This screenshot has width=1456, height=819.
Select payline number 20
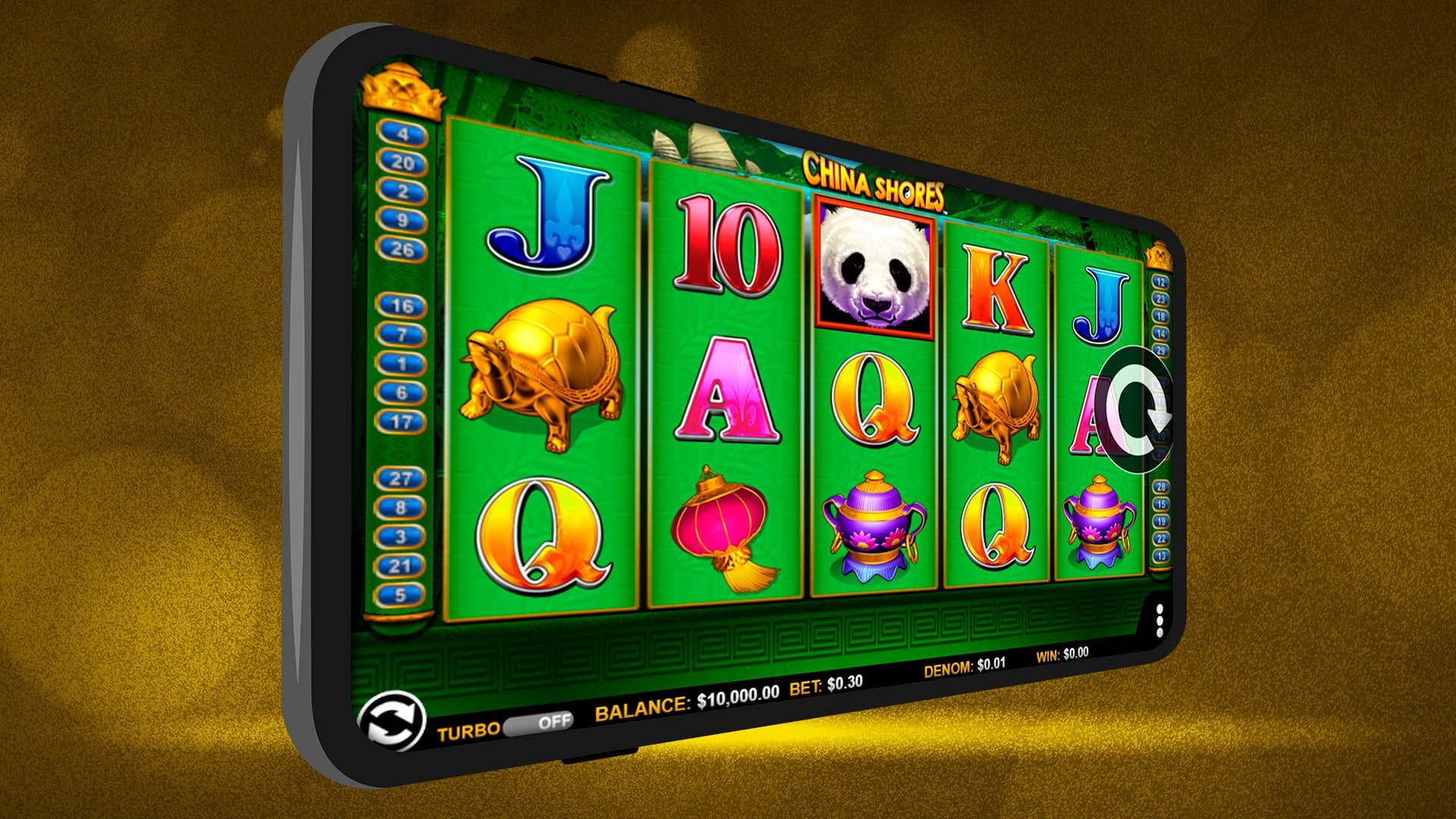pyautogui.click(x=403, y=163)
